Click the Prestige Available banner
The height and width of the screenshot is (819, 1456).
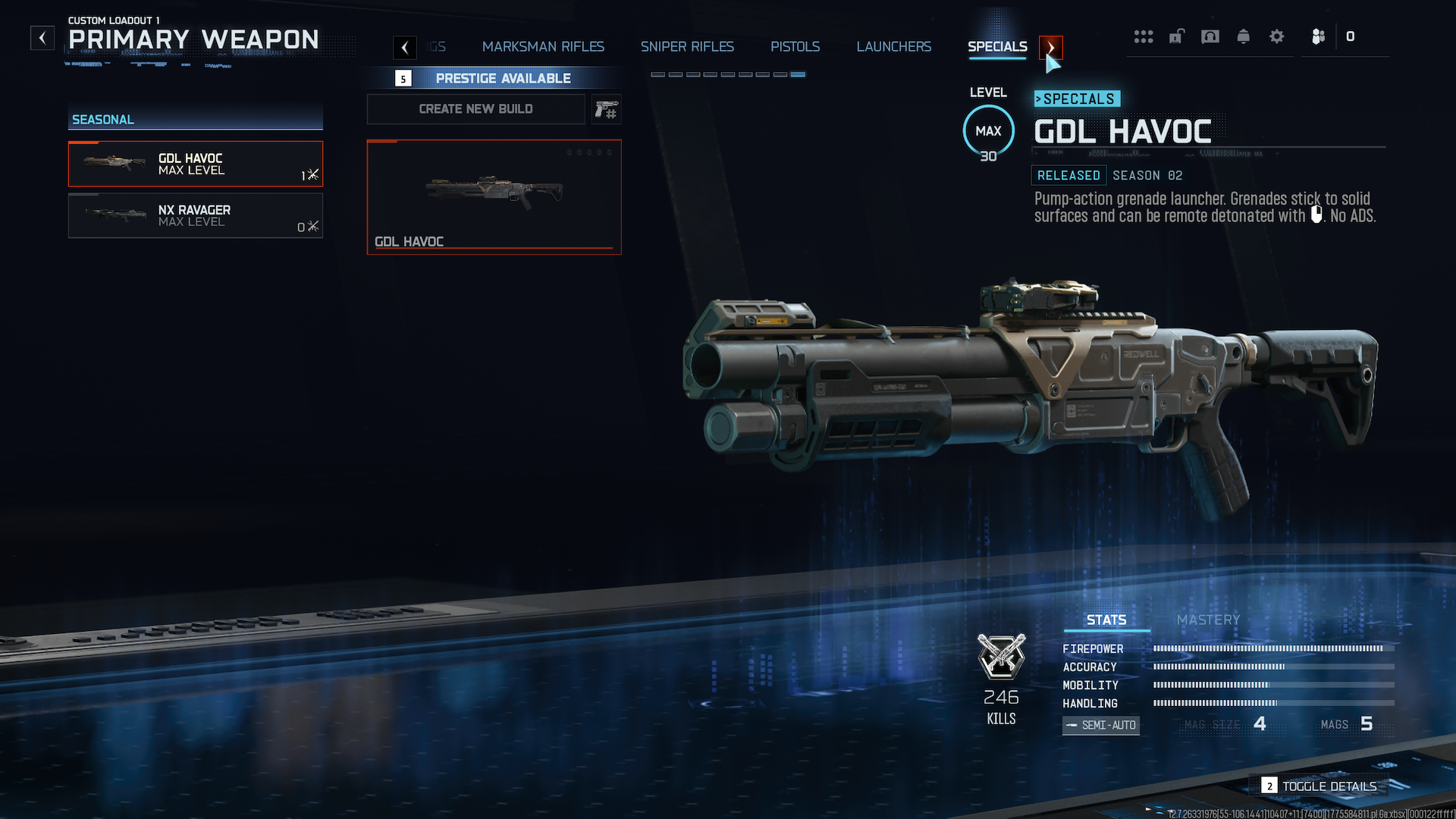pos(503,78)
